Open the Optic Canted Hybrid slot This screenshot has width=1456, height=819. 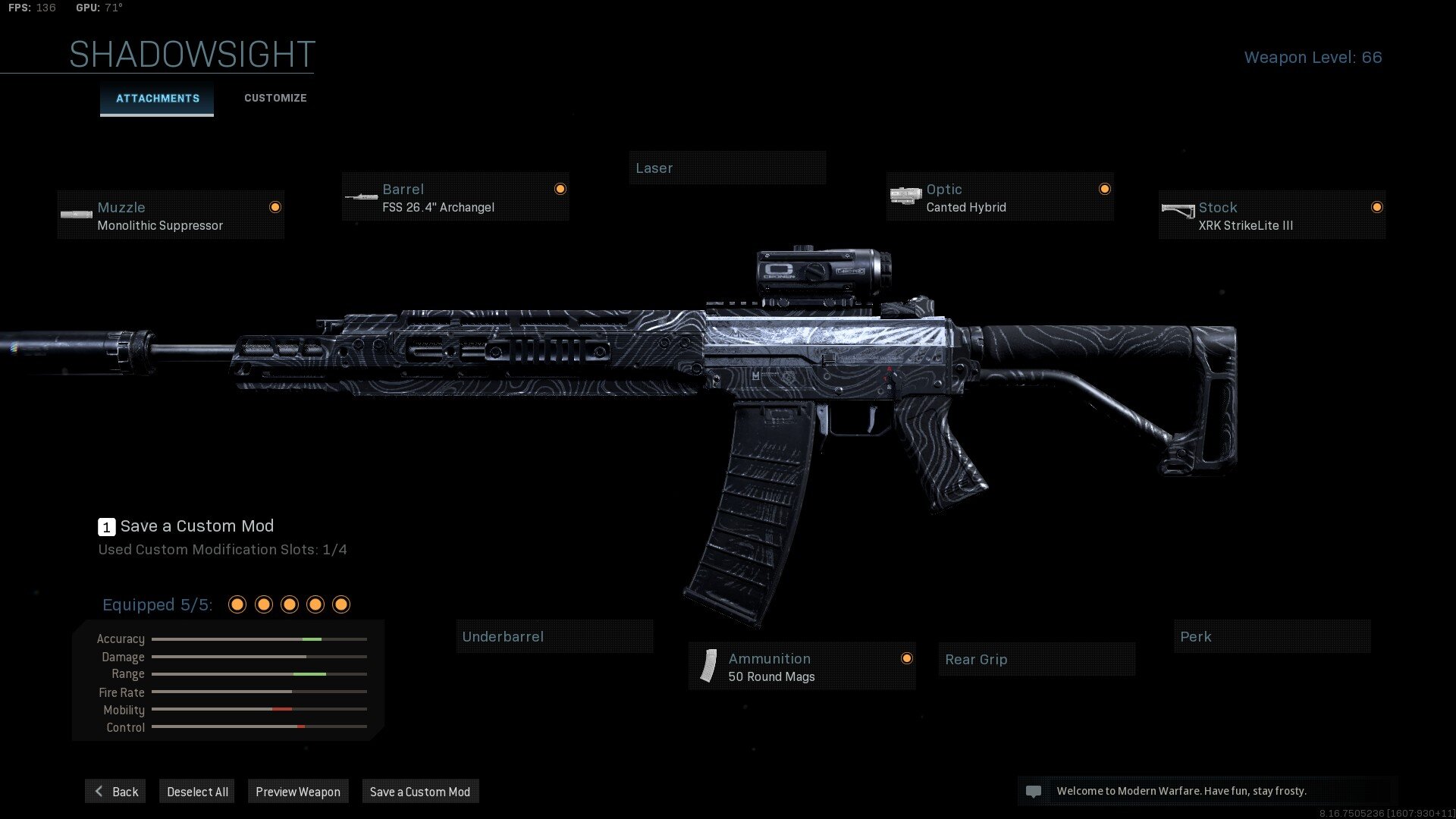(999, 197)
